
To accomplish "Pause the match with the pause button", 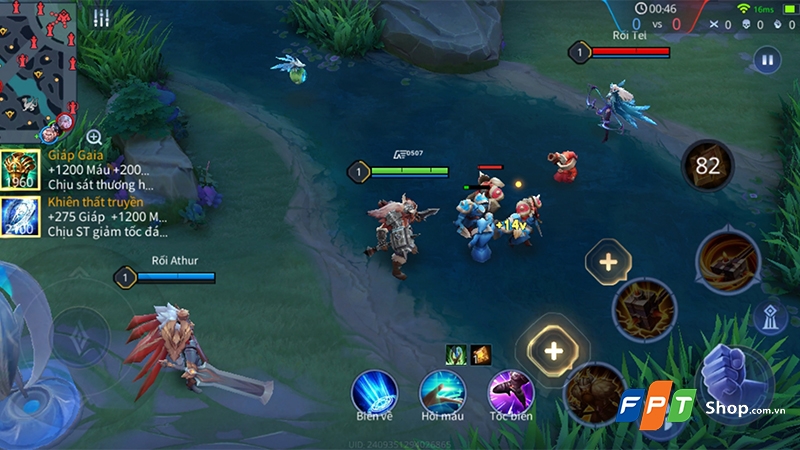I will coord(767,60).
